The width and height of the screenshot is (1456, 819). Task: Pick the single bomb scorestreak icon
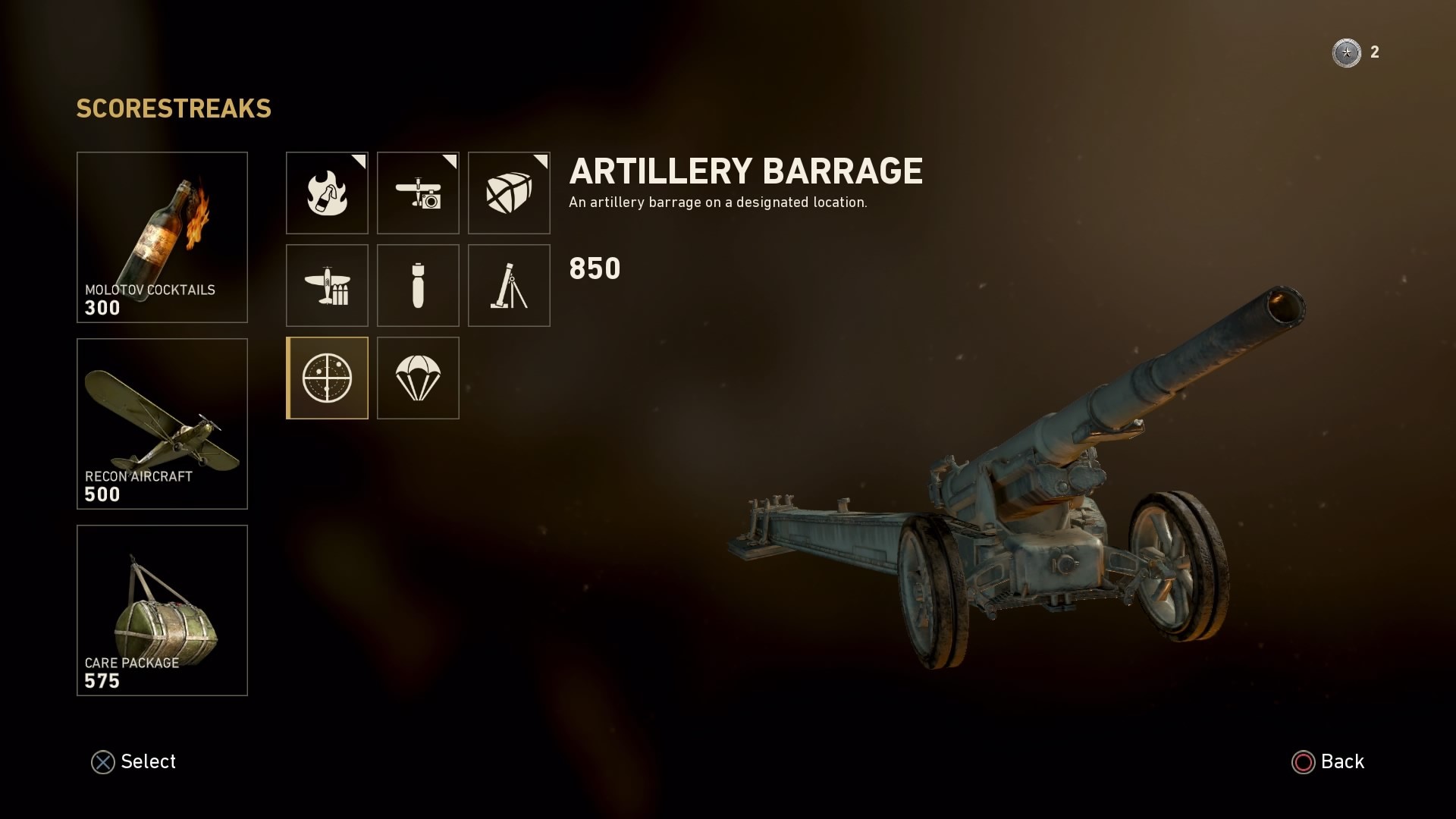(418, 285)
